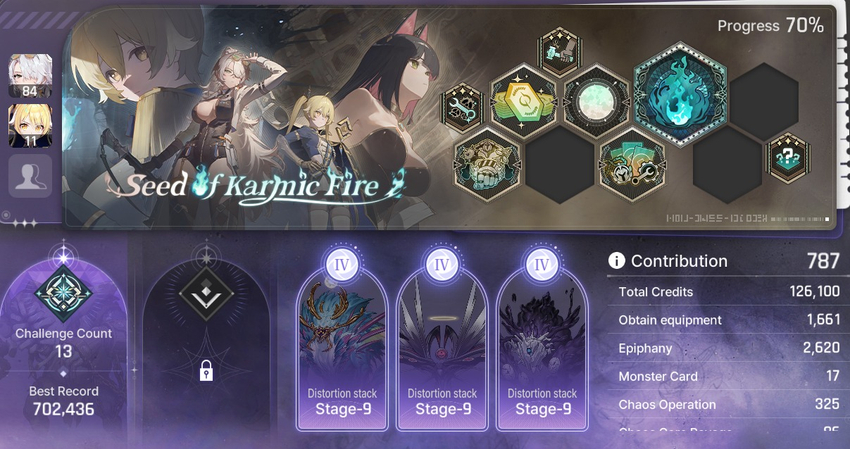This screenshot has width=850, height=449.
Task: Open the empty silhouette character slot
Action: [30, 176]
